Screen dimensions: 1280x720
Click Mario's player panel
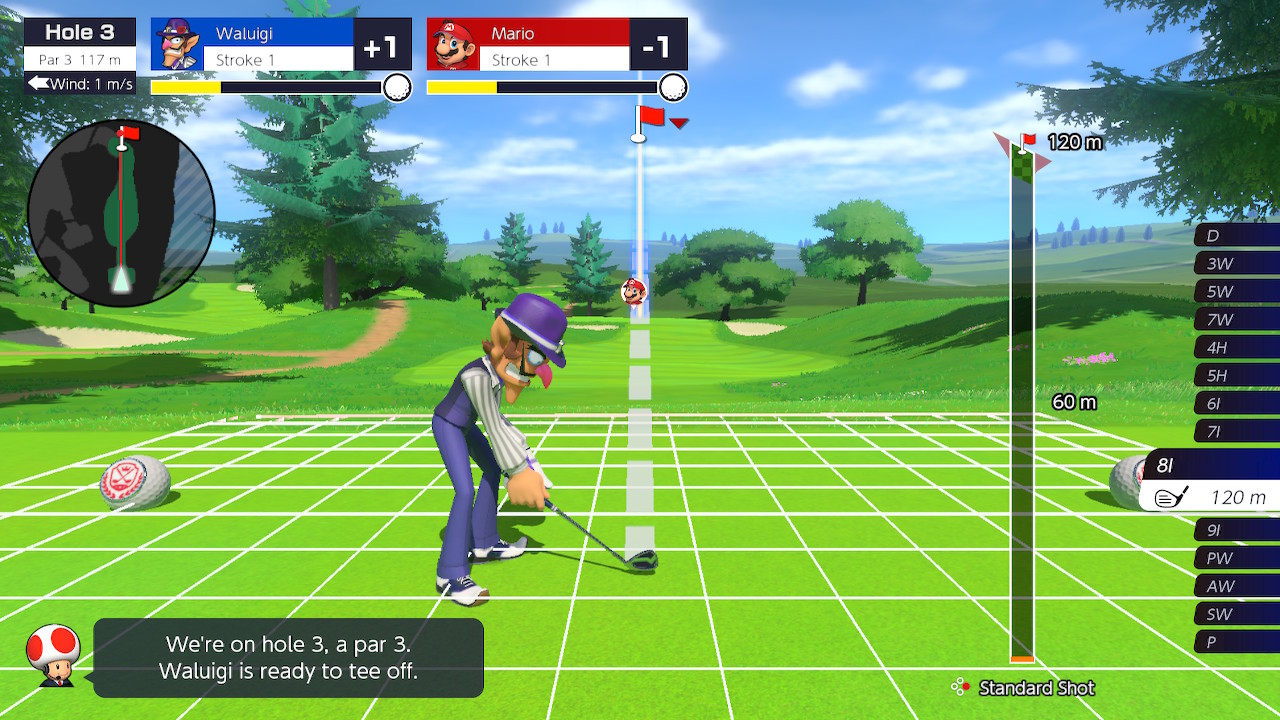click(557, 45)
